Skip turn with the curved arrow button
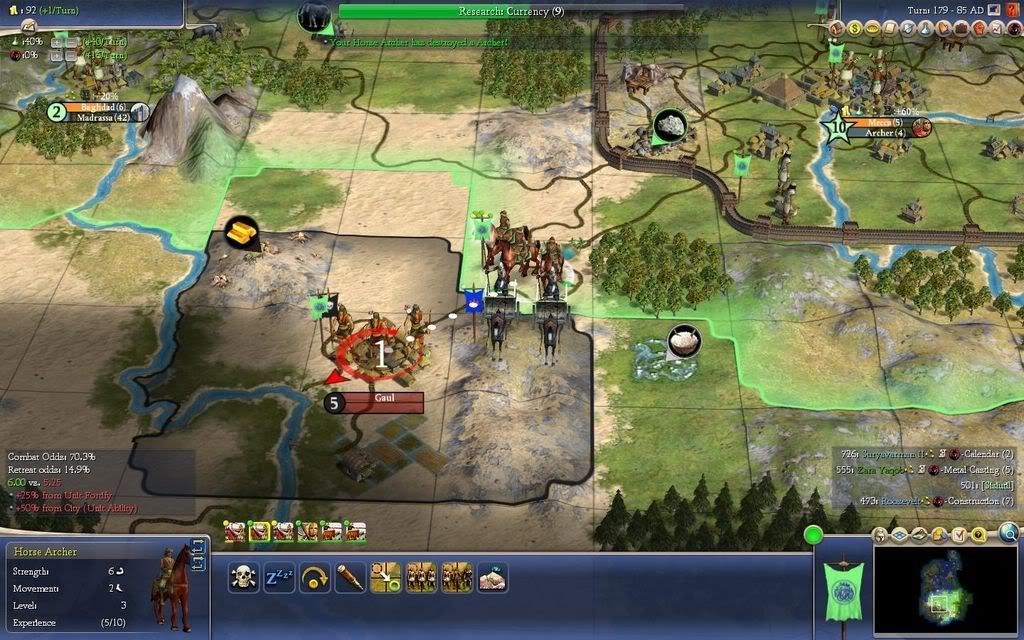The width and height of the screenshot is (1024, 640). click(x=315, y=577)
